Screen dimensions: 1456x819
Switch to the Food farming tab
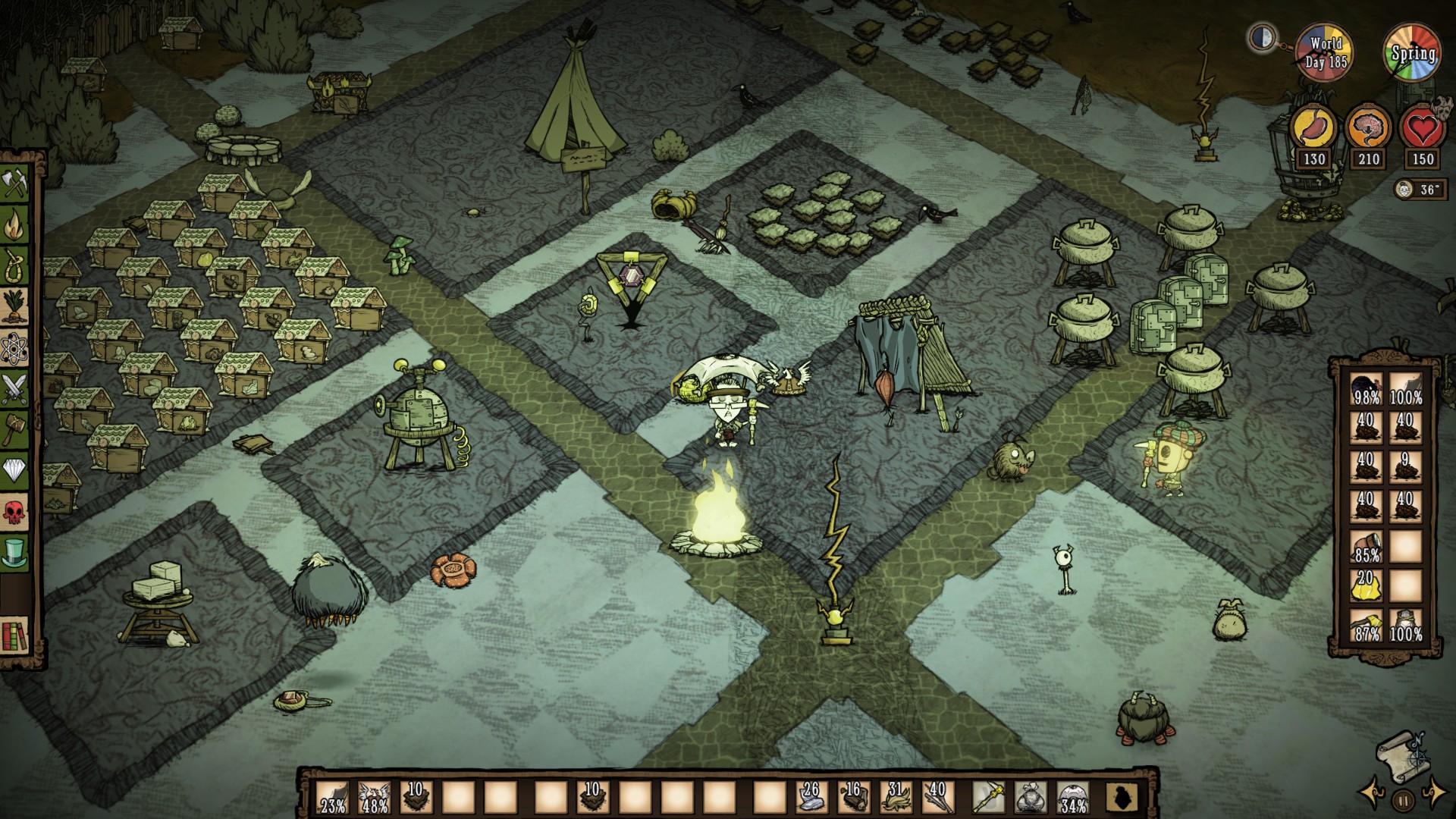(15, 306)
